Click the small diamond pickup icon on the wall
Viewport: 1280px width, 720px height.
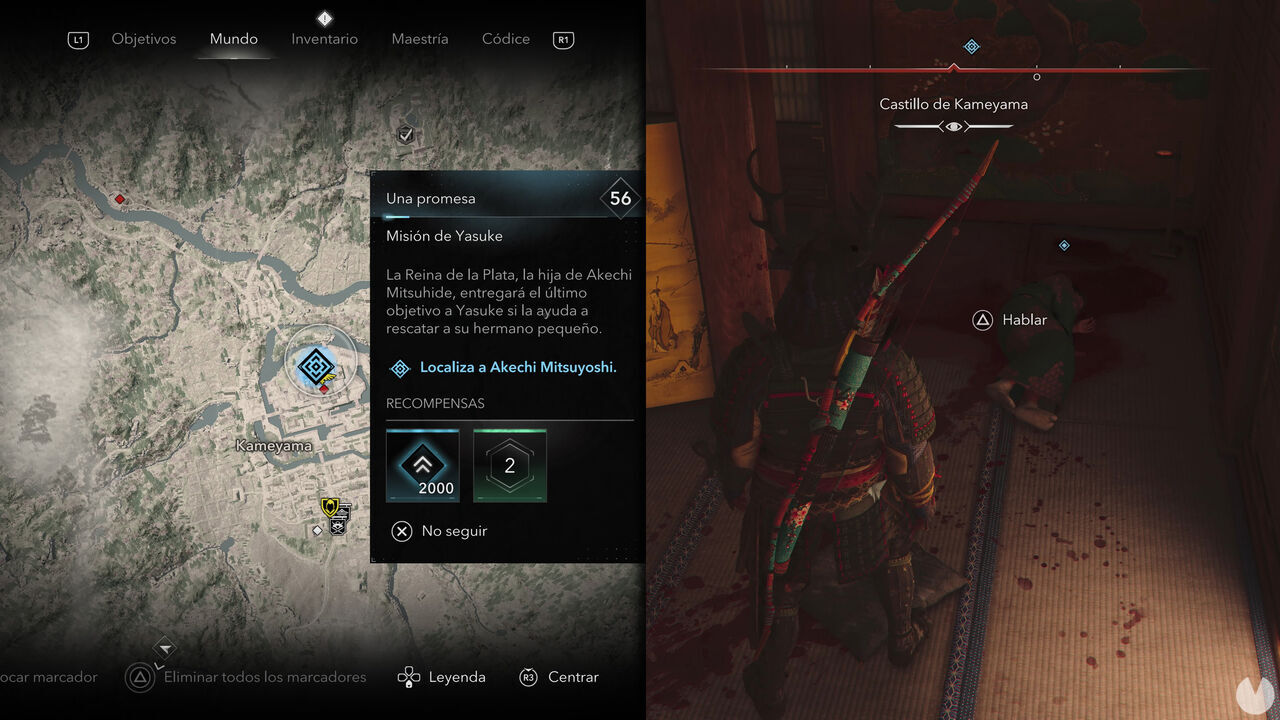click(x=1063, y=245)
